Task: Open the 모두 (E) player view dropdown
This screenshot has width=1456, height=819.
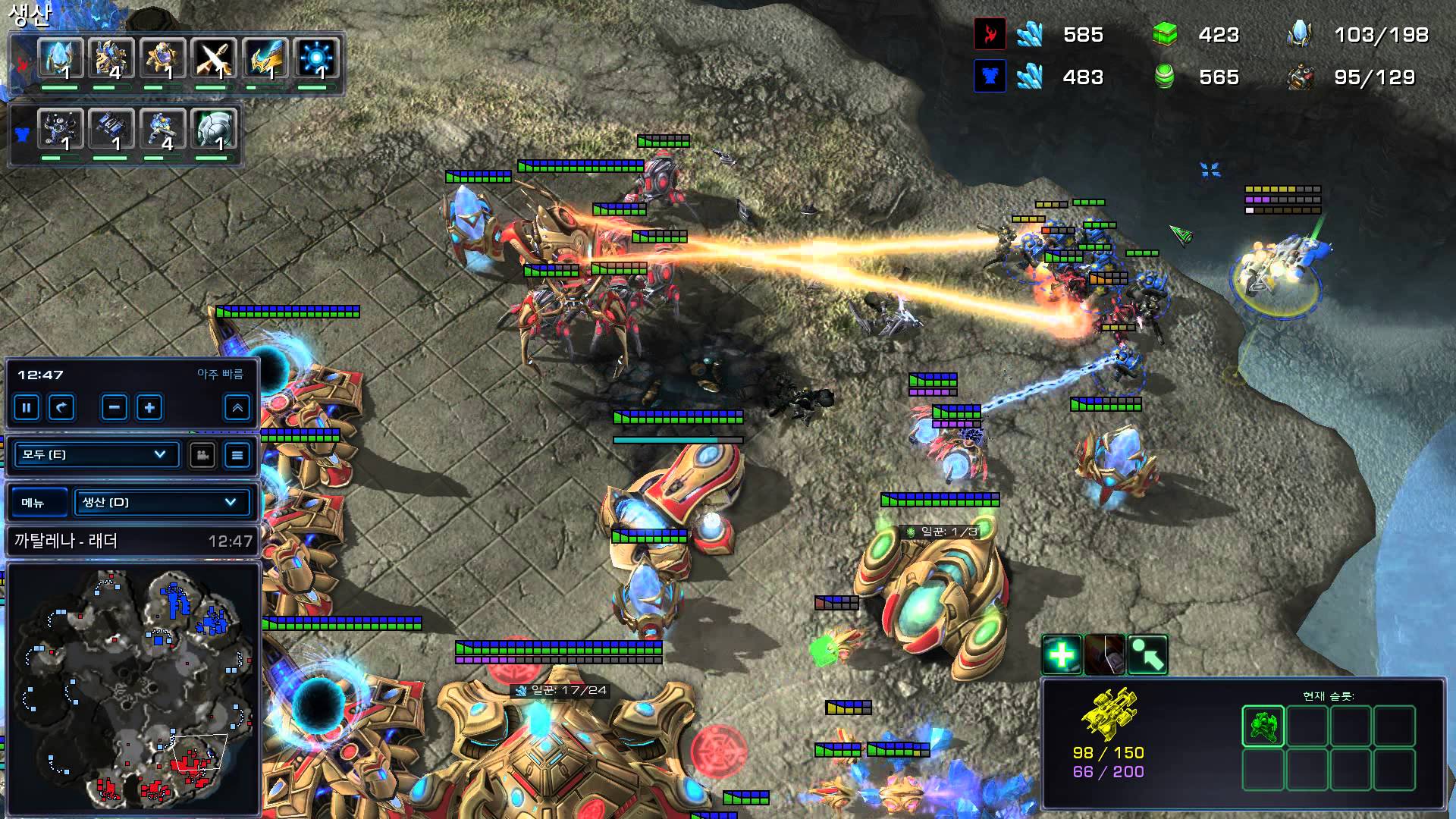Action: [x=96, y=454]
